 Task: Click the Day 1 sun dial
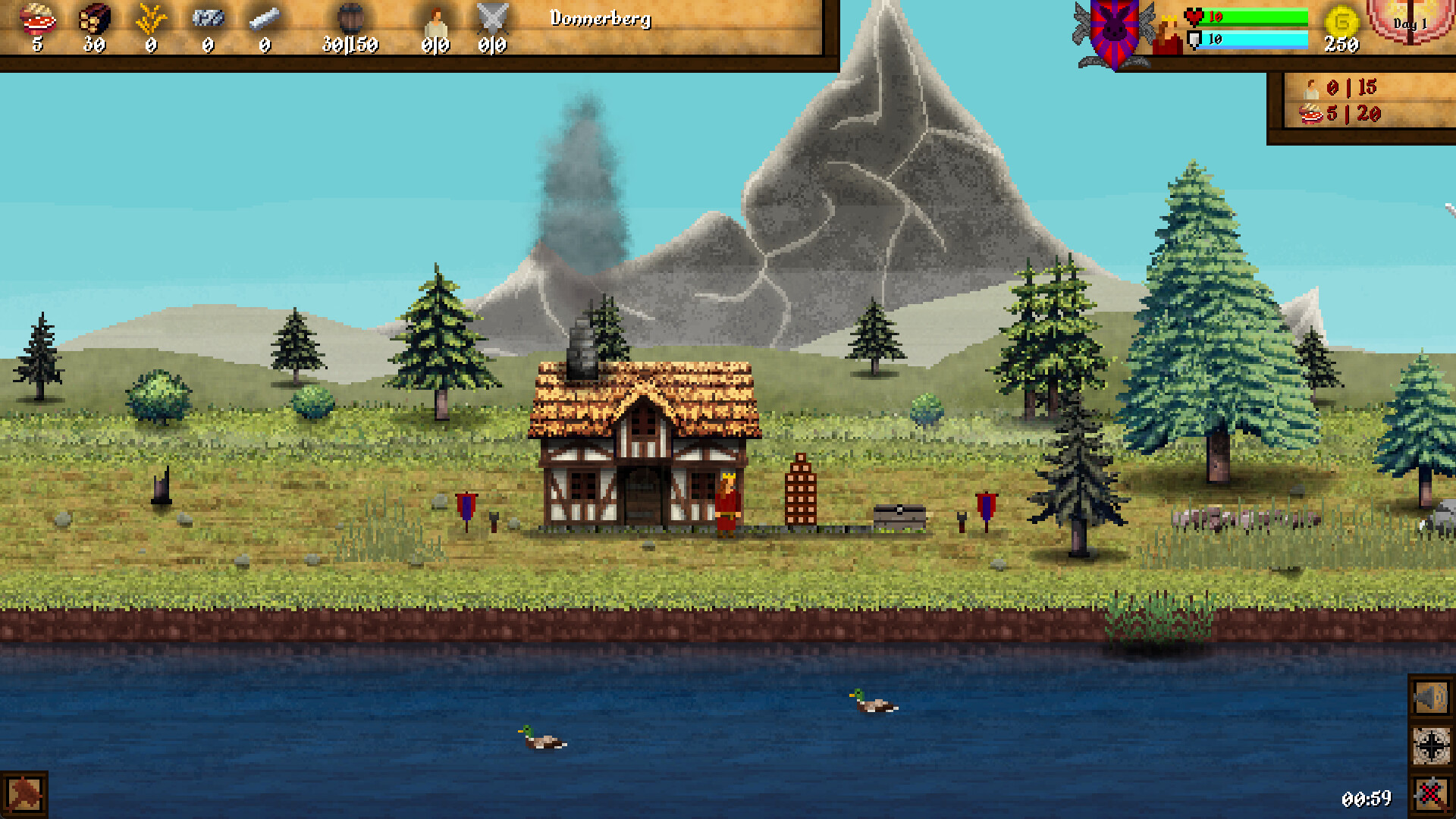coord(1410,23)
